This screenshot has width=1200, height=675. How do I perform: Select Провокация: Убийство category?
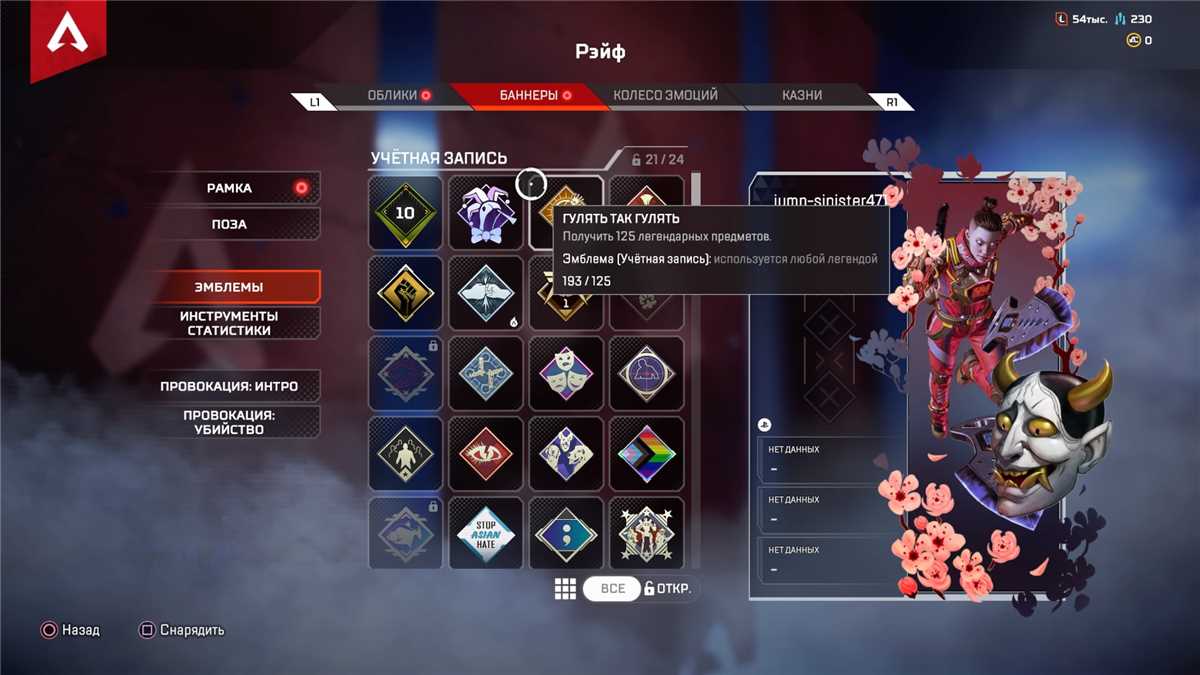coord(230,422)
